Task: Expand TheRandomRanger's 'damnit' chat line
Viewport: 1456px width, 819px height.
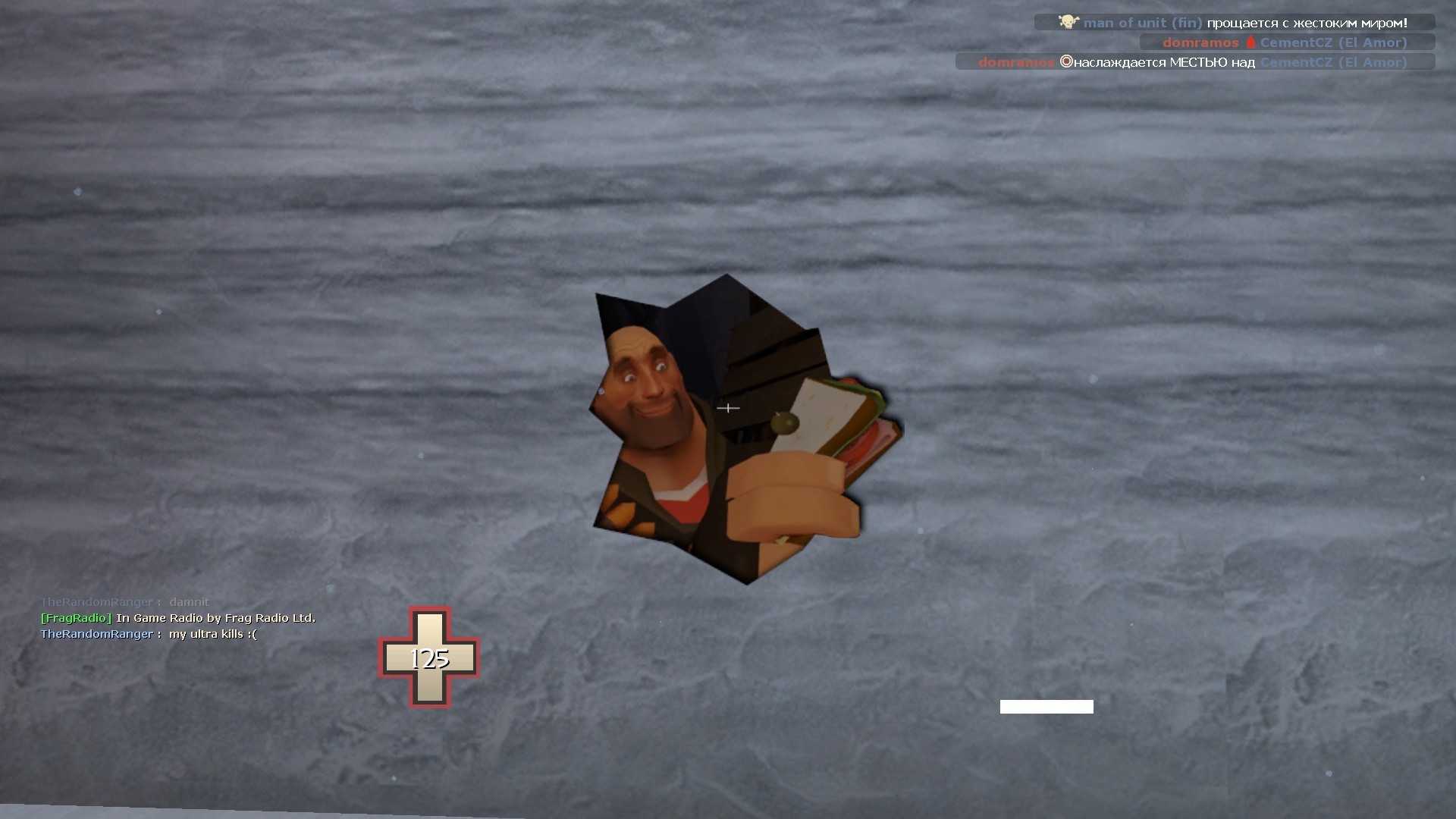Action: pos(125,601)
